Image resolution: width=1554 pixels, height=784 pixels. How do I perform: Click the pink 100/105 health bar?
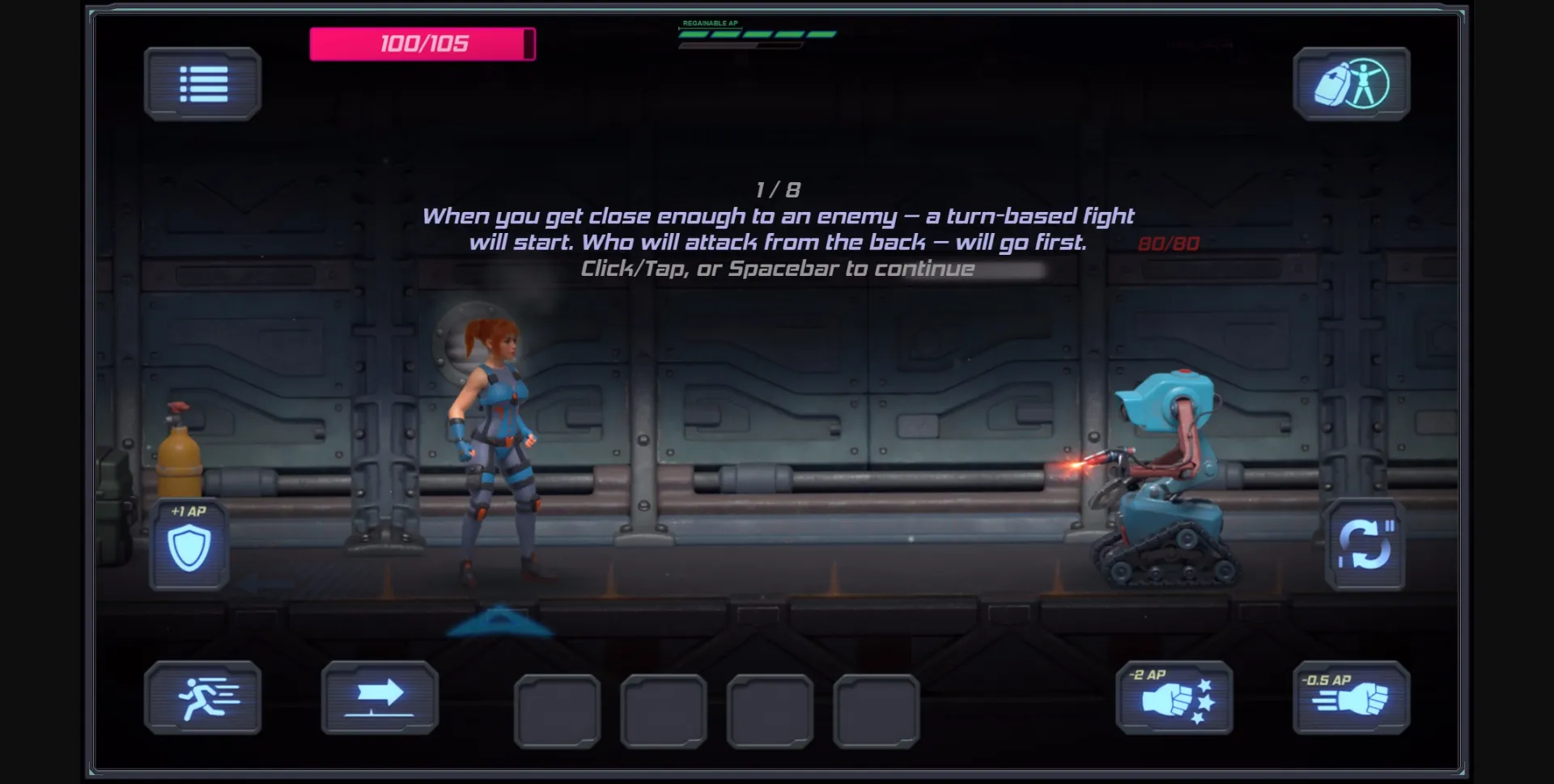(x=421, y=44)
